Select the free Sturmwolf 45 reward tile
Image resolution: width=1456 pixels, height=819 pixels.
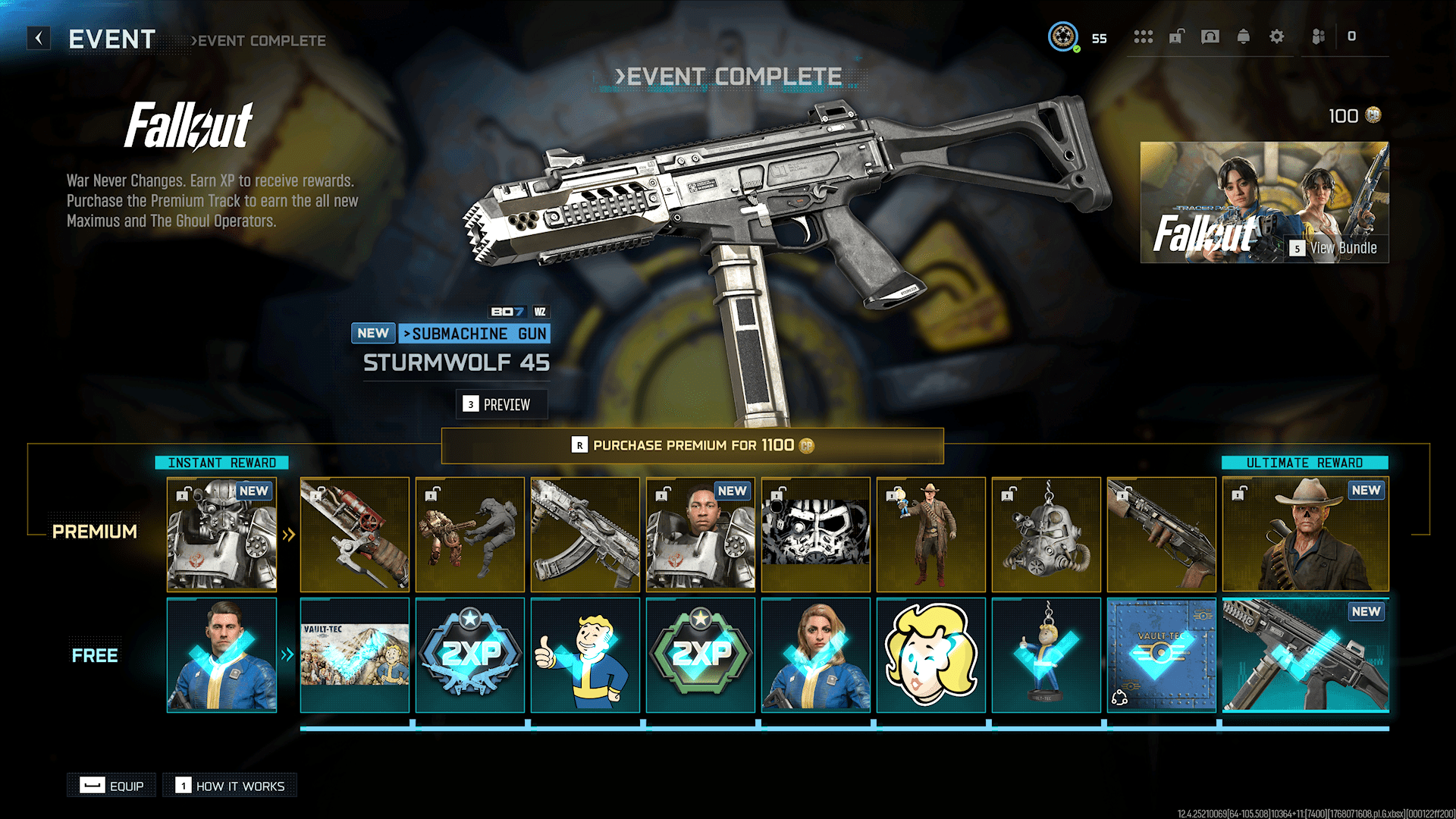(1305, 655)
